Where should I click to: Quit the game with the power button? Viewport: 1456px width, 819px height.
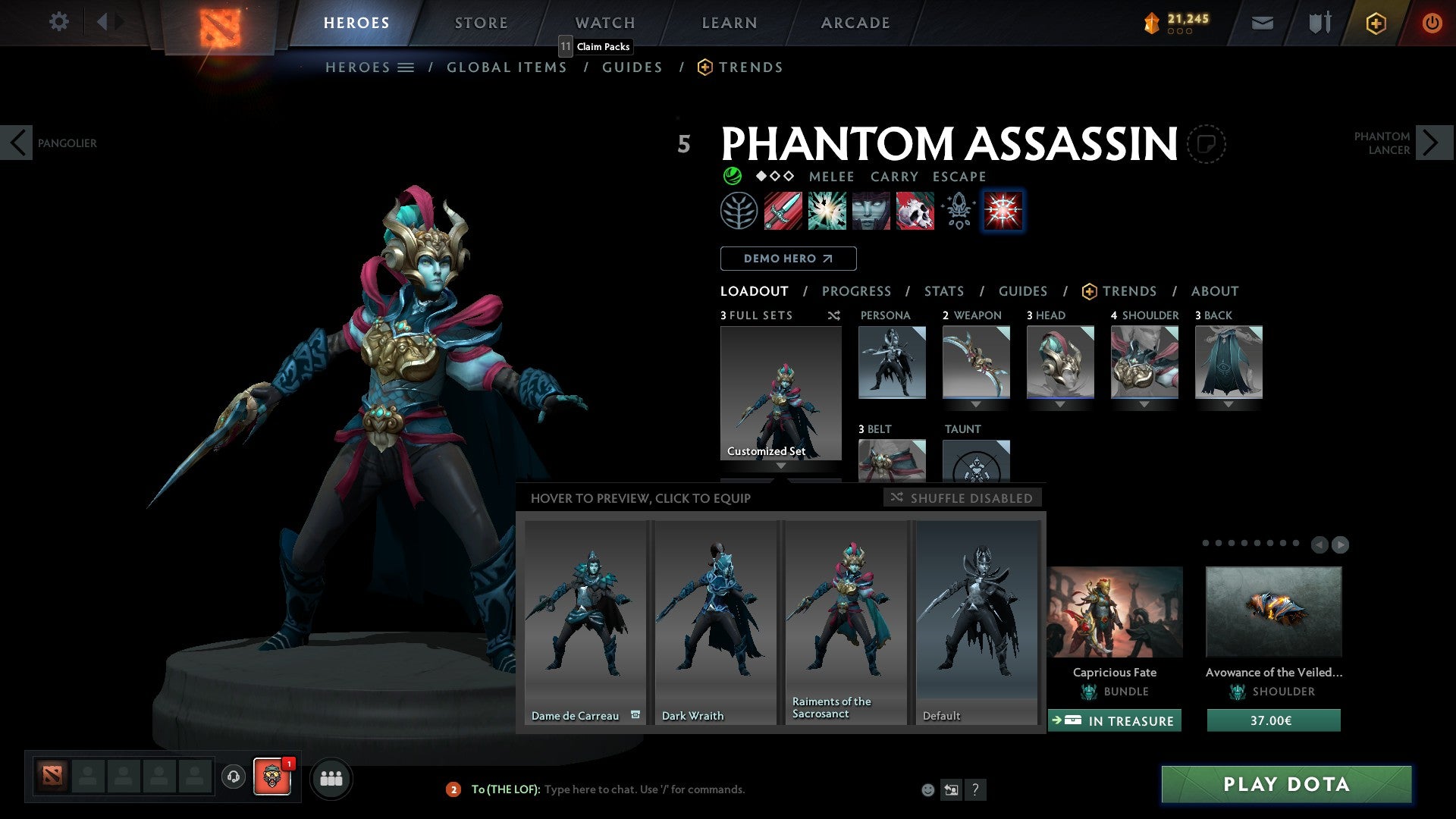tap(1431, 23)
